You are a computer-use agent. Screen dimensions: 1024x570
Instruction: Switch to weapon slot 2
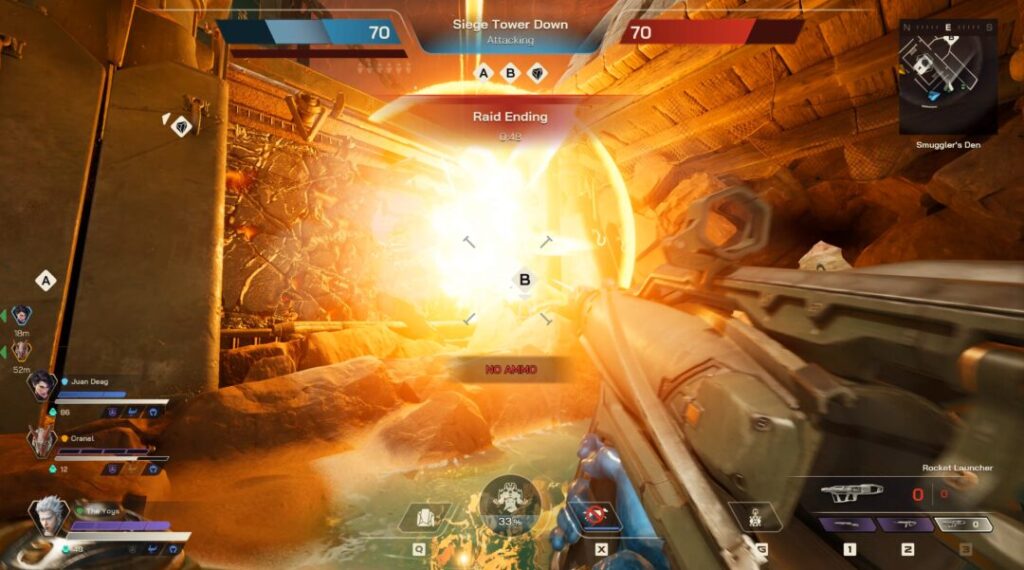(x=906, y=525)
